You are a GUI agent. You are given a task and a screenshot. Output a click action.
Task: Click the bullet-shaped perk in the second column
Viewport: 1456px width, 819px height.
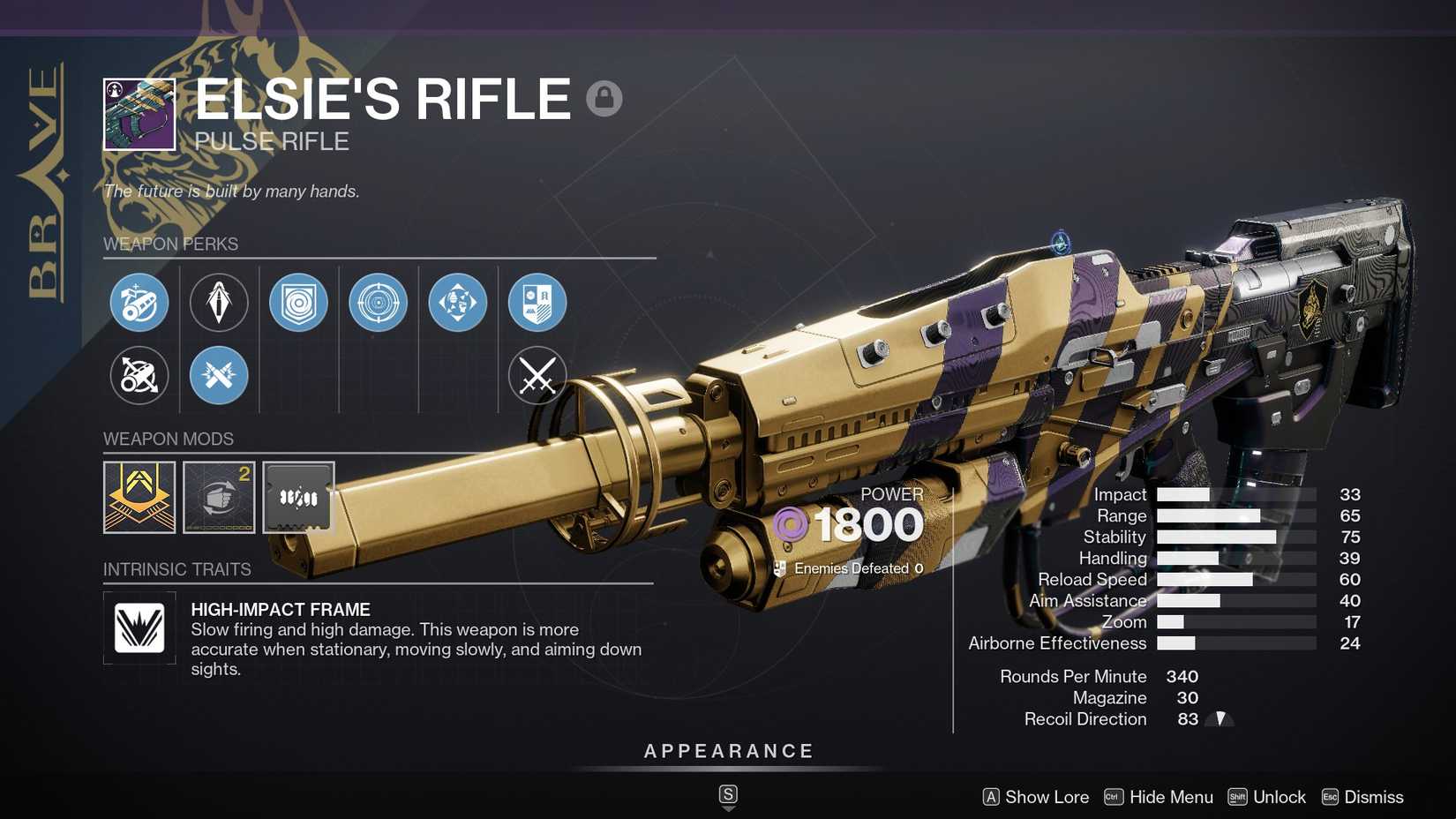tap(219, 302)
